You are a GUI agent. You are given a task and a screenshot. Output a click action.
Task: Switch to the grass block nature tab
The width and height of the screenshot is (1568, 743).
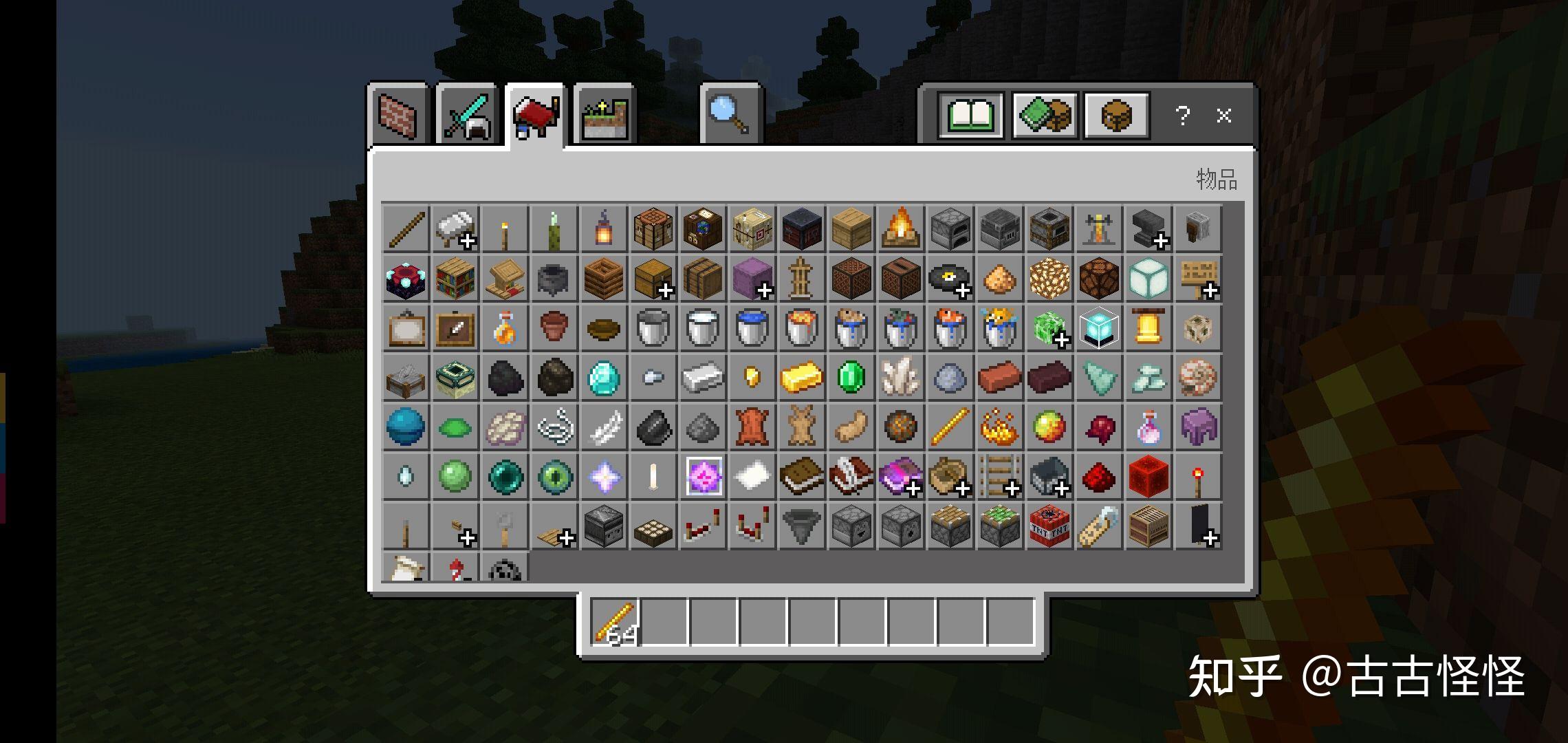[605, 116]
